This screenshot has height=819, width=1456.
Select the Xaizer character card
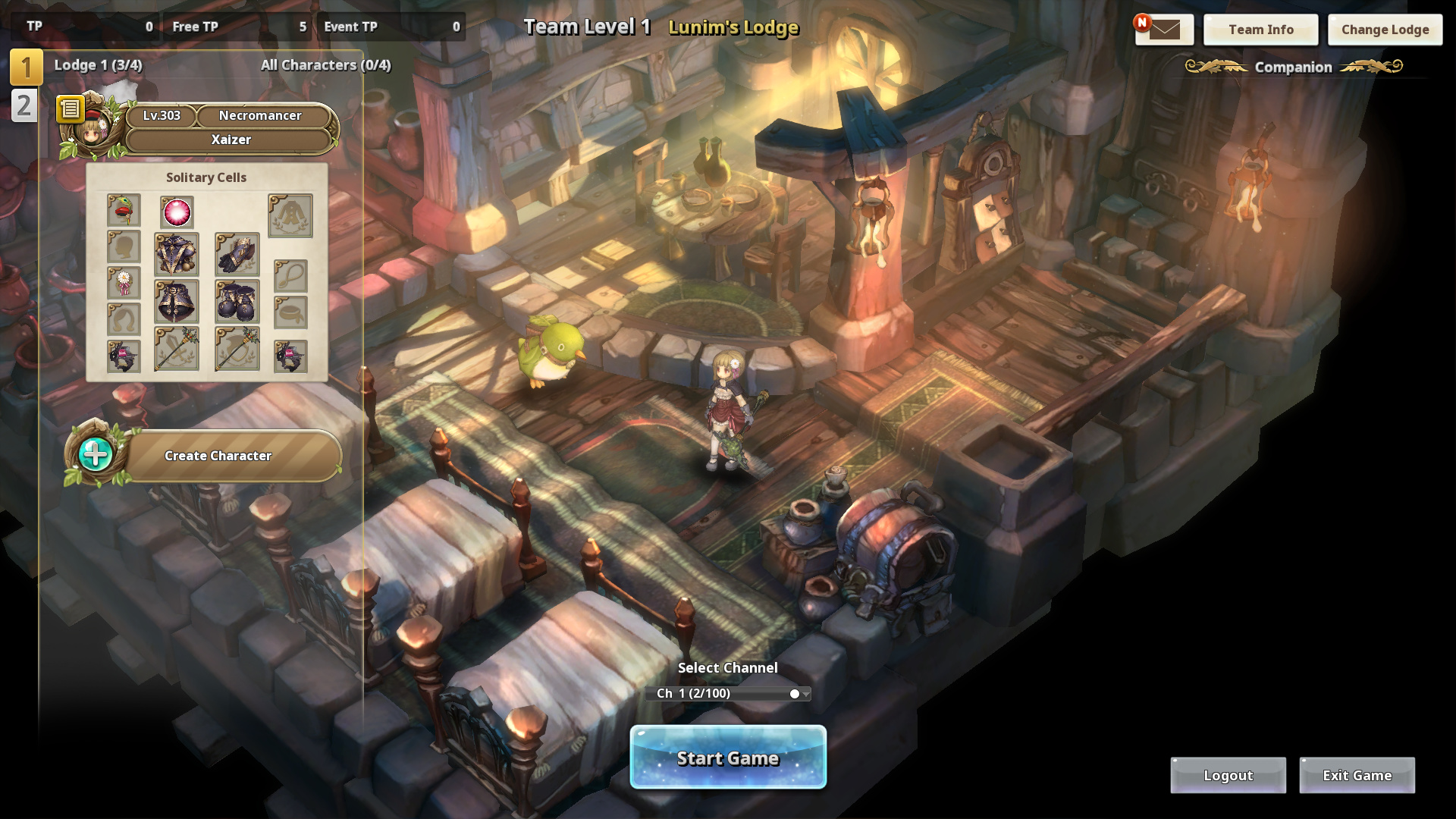tap(231, 140)
